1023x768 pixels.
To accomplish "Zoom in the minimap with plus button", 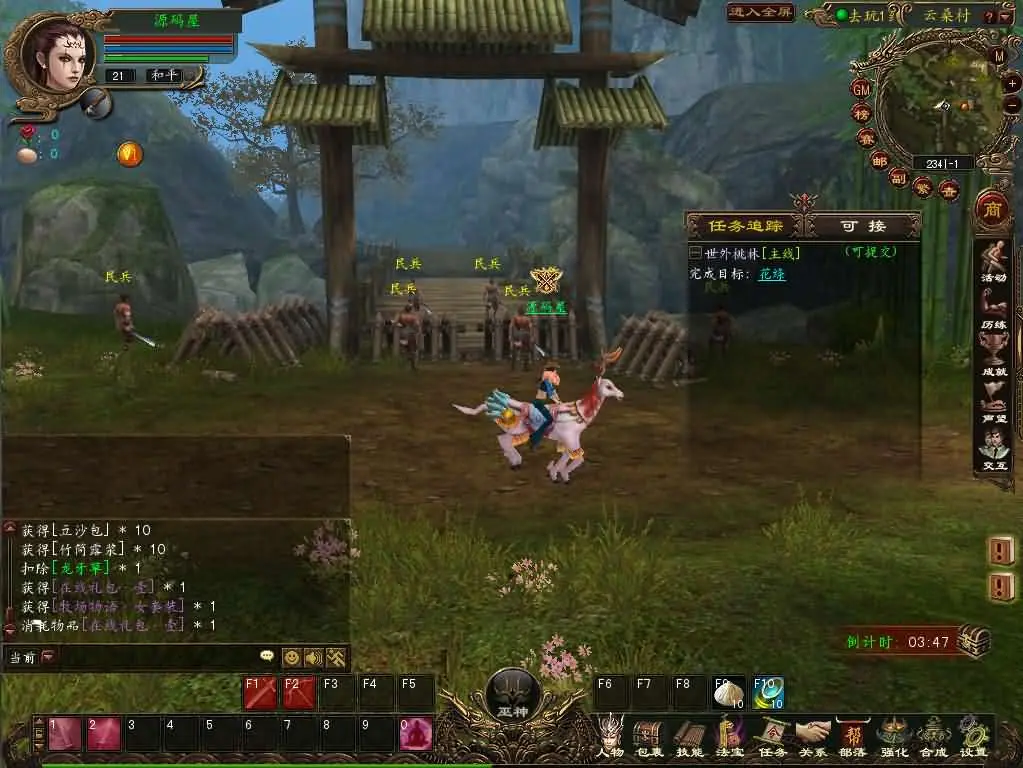I will pos(1012,85).
